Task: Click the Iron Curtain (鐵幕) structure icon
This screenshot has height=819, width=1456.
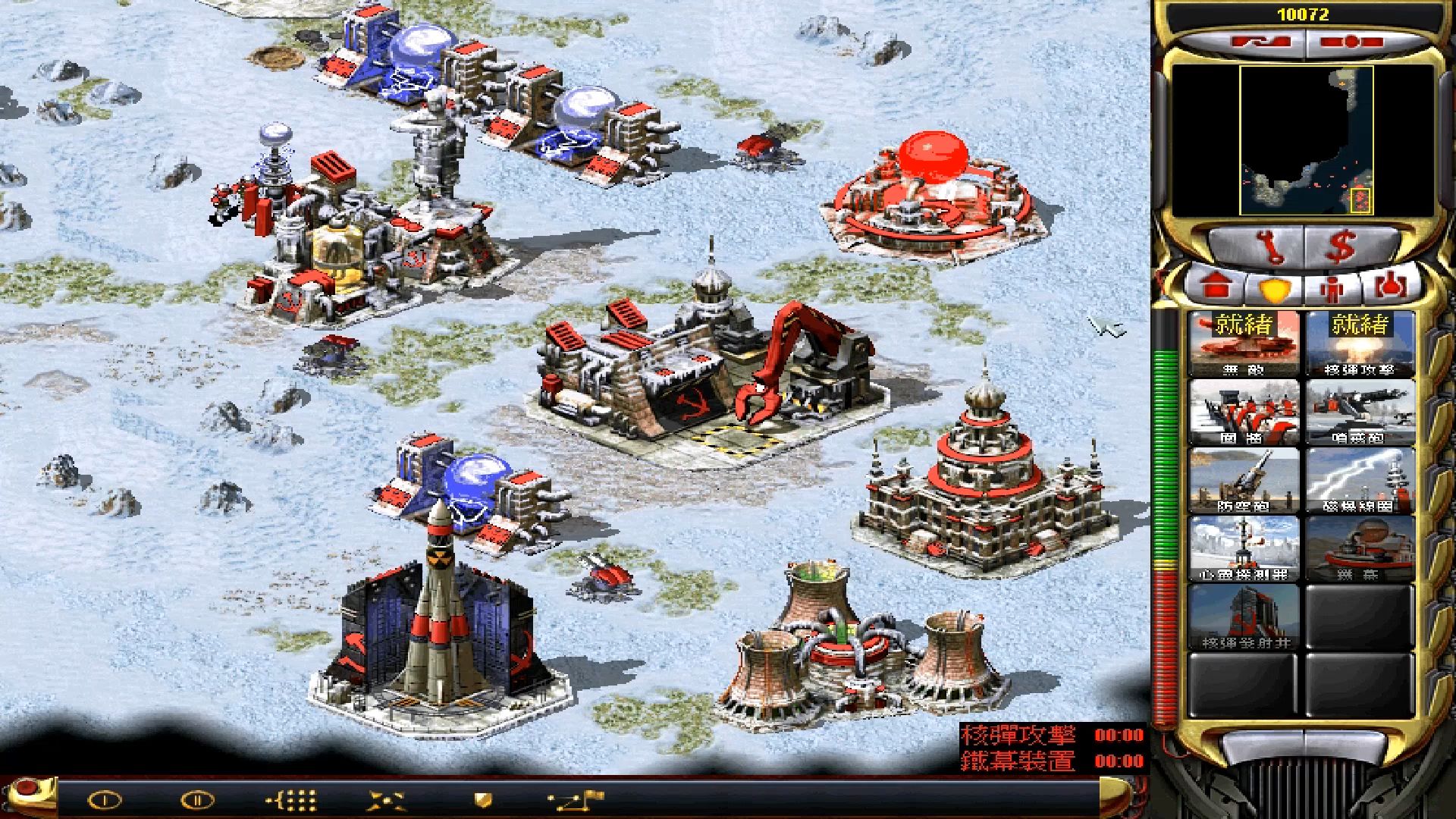Action: tap(1360, 549)
